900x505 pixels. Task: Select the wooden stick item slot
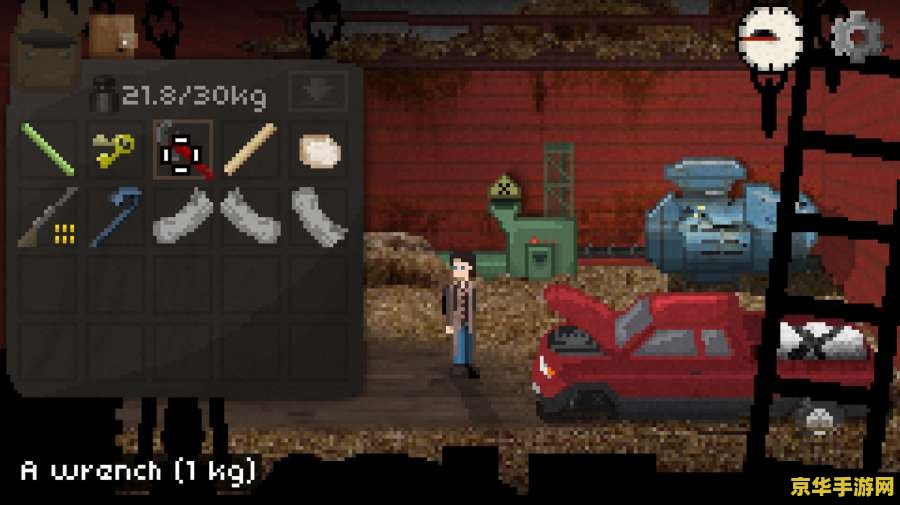tap(250, 150)
